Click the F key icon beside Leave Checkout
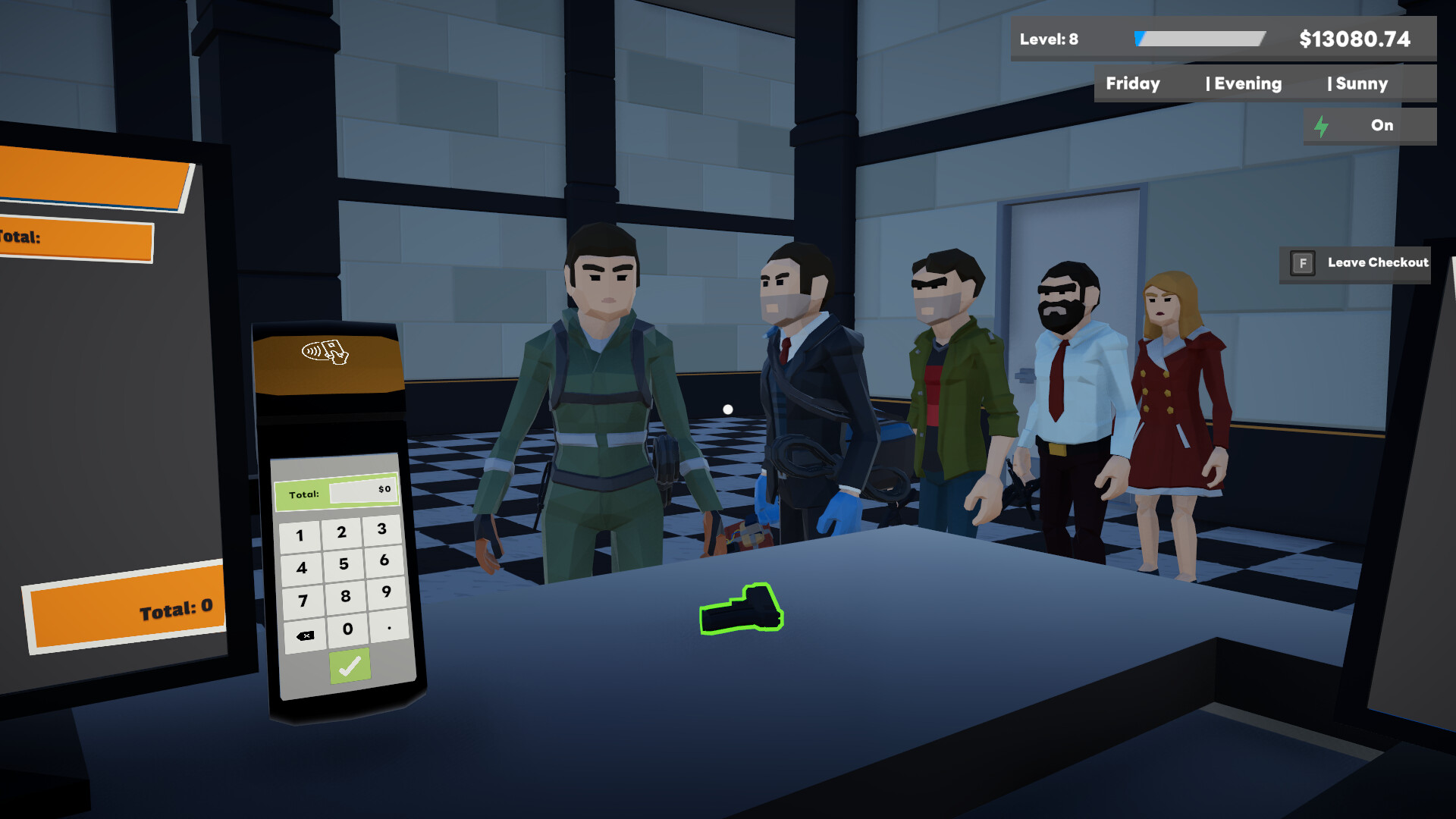 (x=1301, y=264)
